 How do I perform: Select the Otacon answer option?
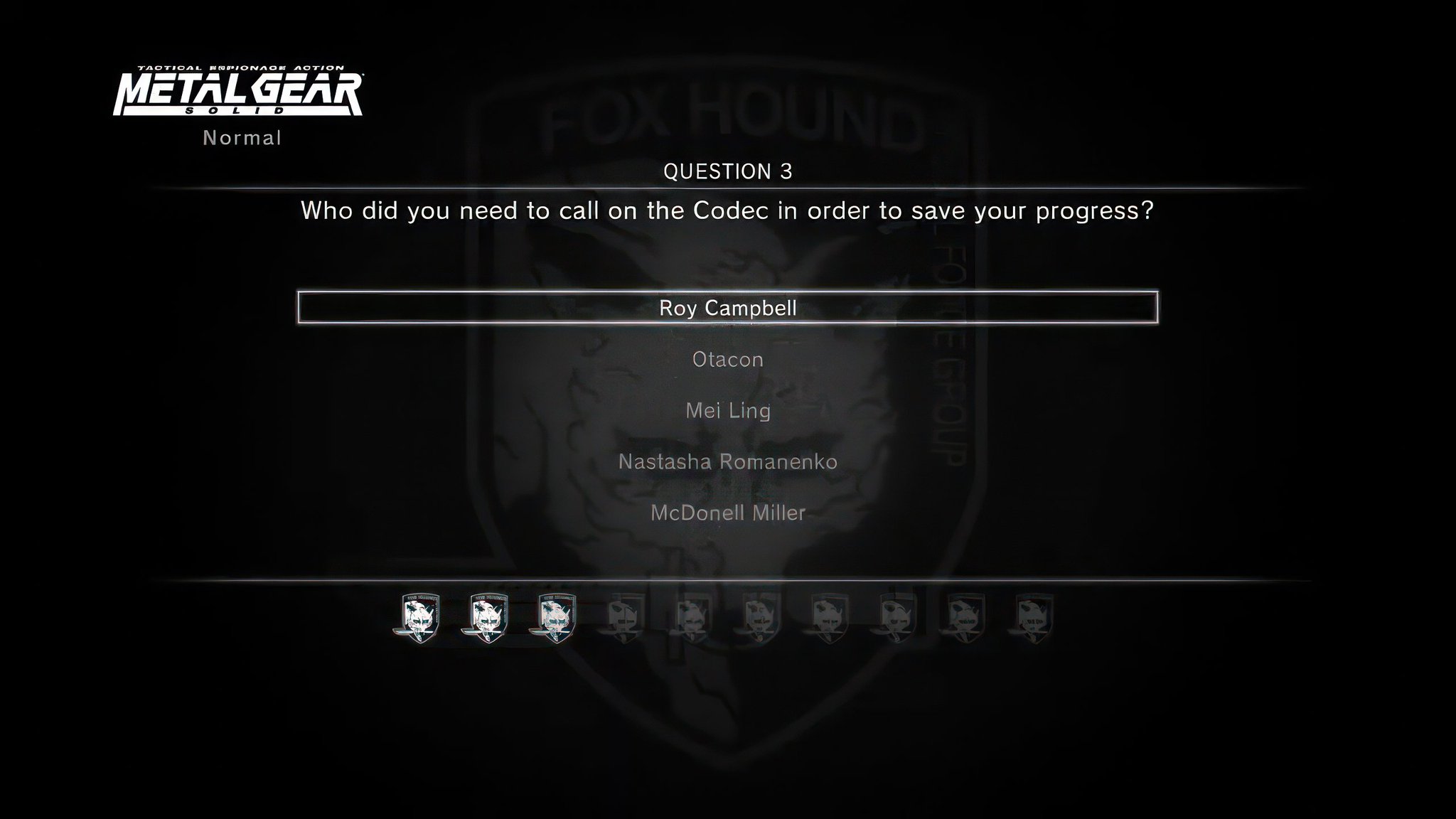[x=728, y=359]
